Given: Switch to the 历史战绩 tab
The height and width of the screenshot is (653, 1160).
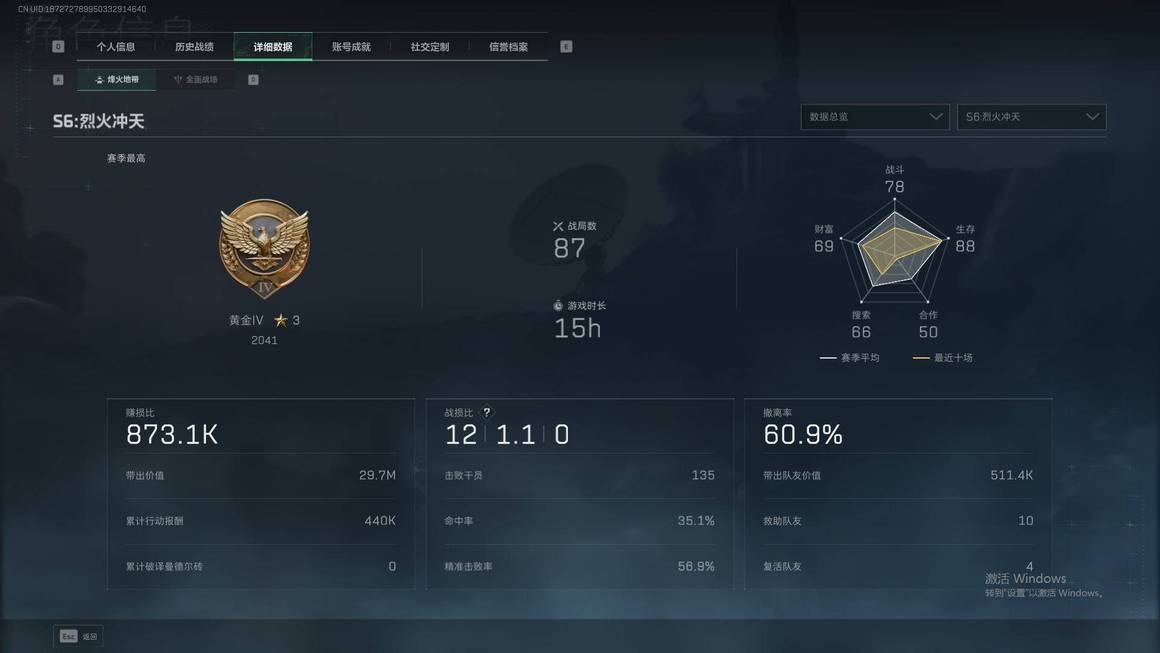Looking at the screenshot, I should point(194,47).
